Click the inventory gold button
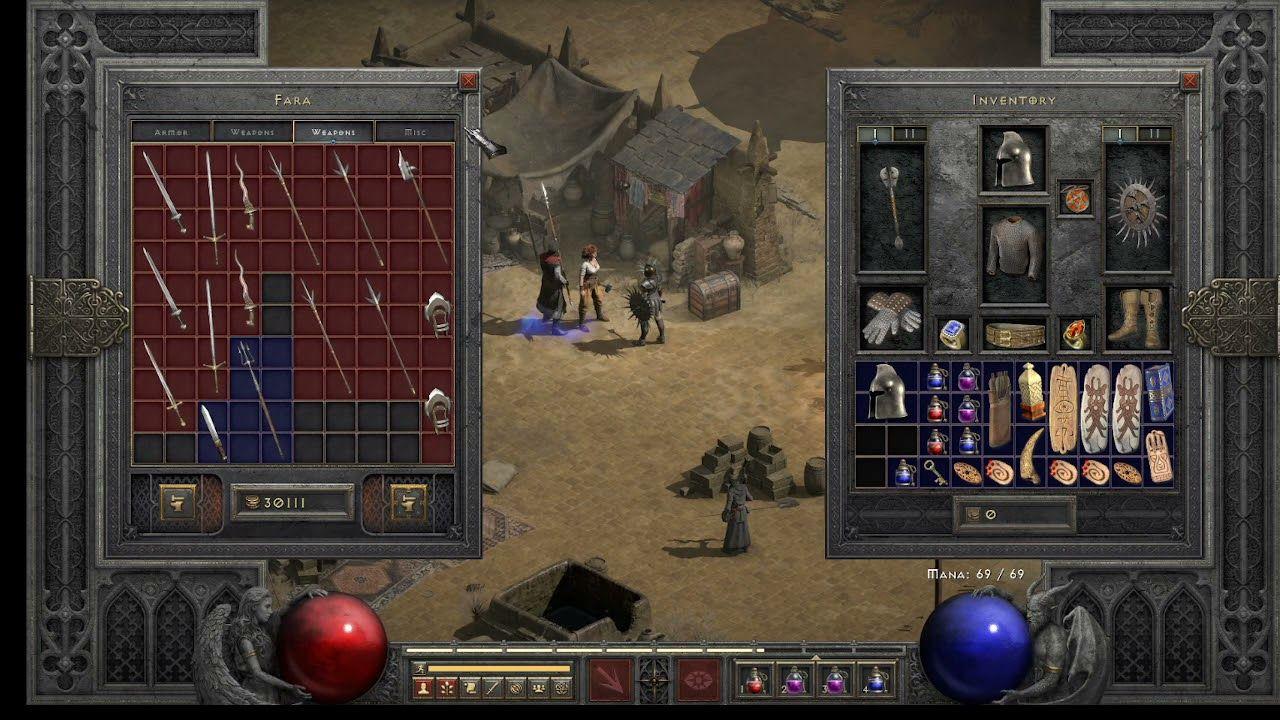Screen dimensions: 1280x720 (x=968, y=514)
